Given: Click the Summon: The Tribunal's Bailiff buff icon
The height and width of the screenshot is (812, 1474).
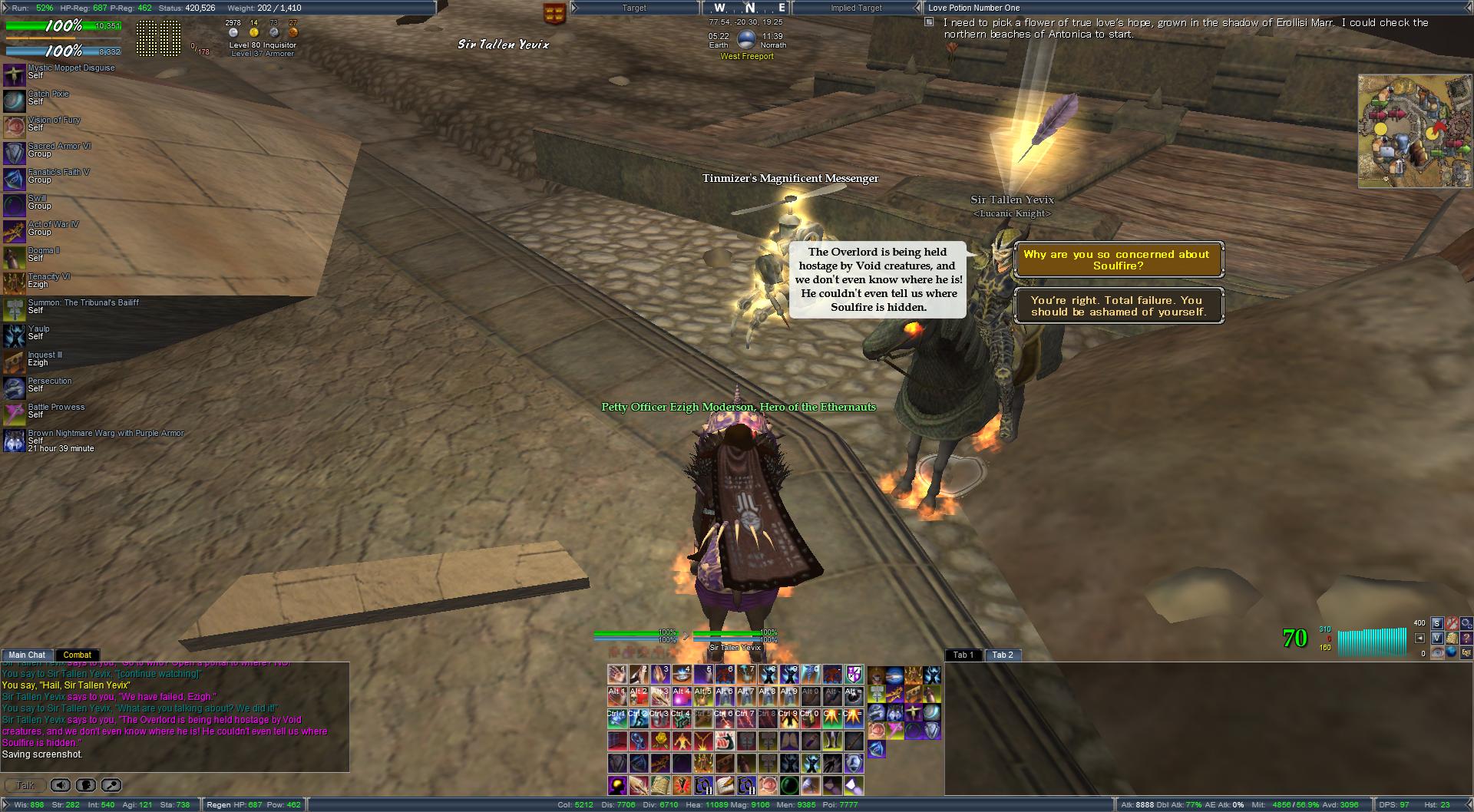Looking at the screenshot, I should tap(15, 310).
